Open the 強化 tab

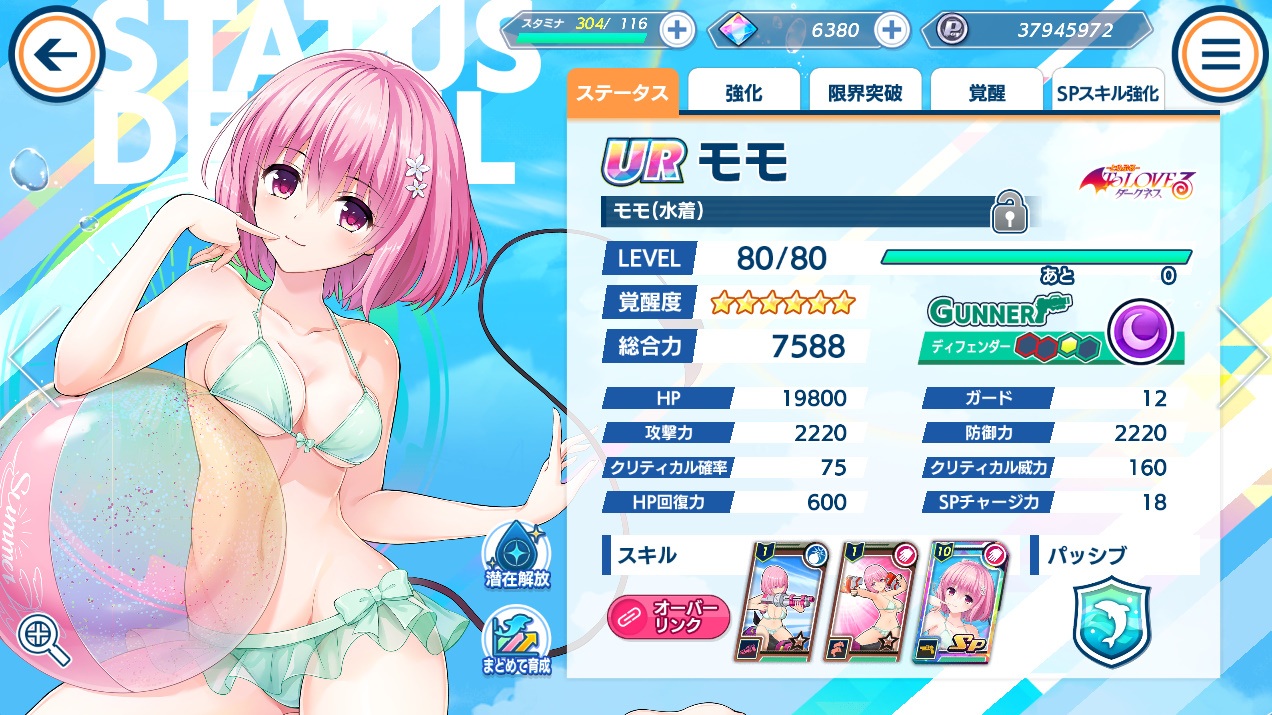[743, 93]
